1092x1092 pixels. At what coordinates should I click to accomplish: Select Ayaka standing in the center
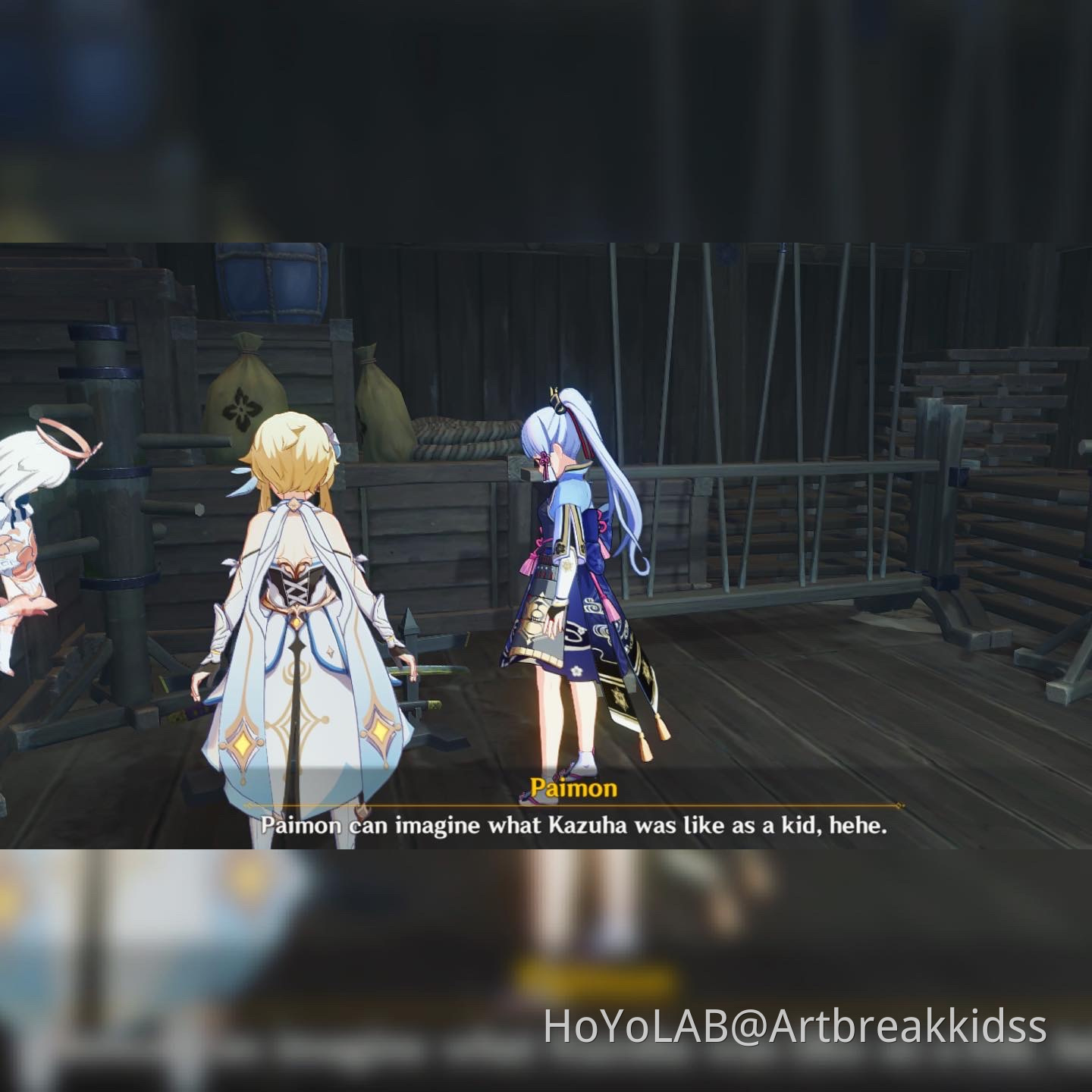[x=576, y=591]
